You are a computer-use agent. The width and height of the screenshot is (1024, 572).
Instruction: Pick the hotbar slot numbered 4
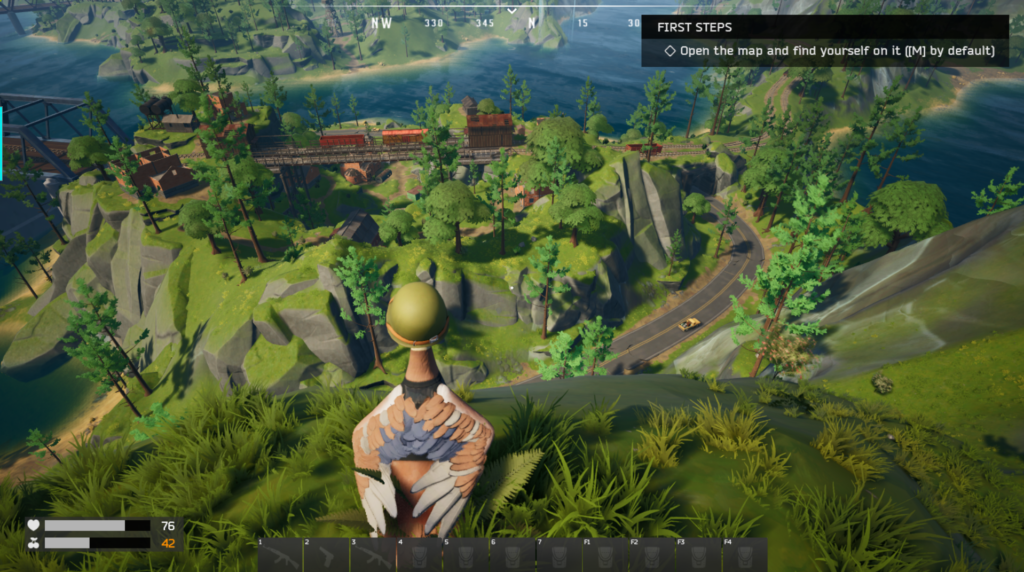click(419, 555)
